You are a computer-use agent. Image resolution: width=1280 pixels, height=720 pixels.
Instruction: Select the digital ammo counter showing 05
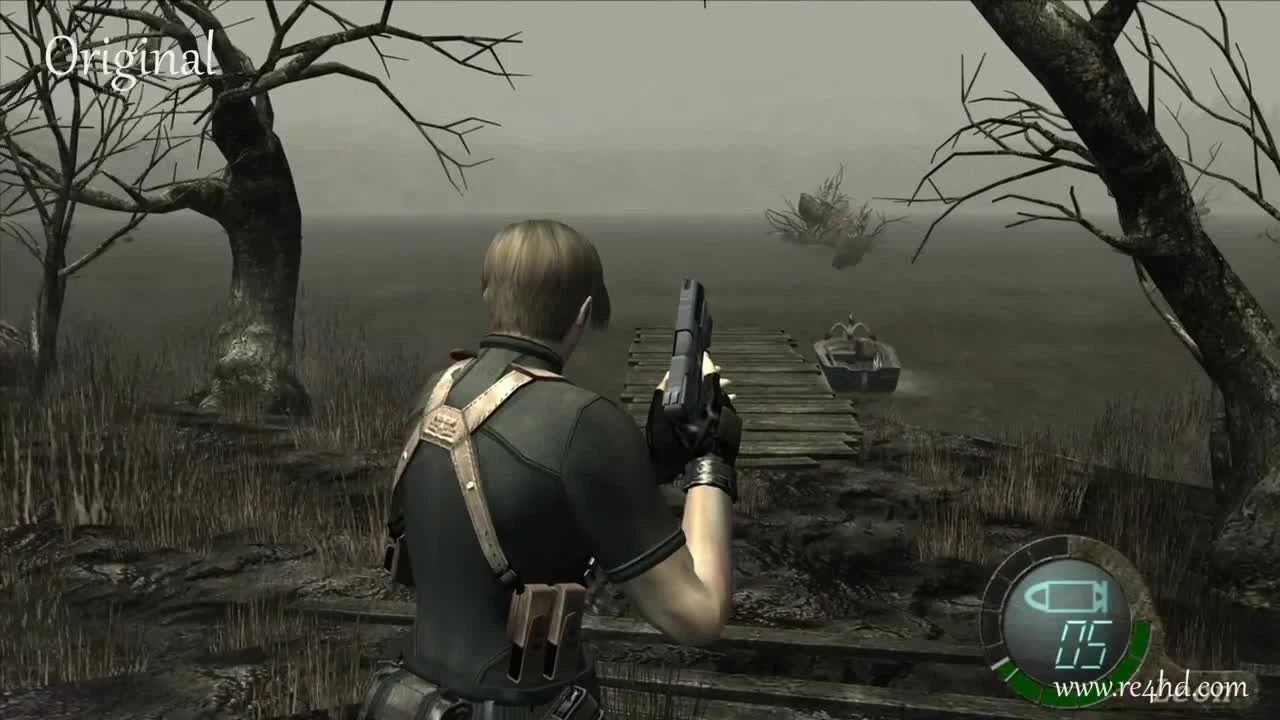coord(1082,643)
